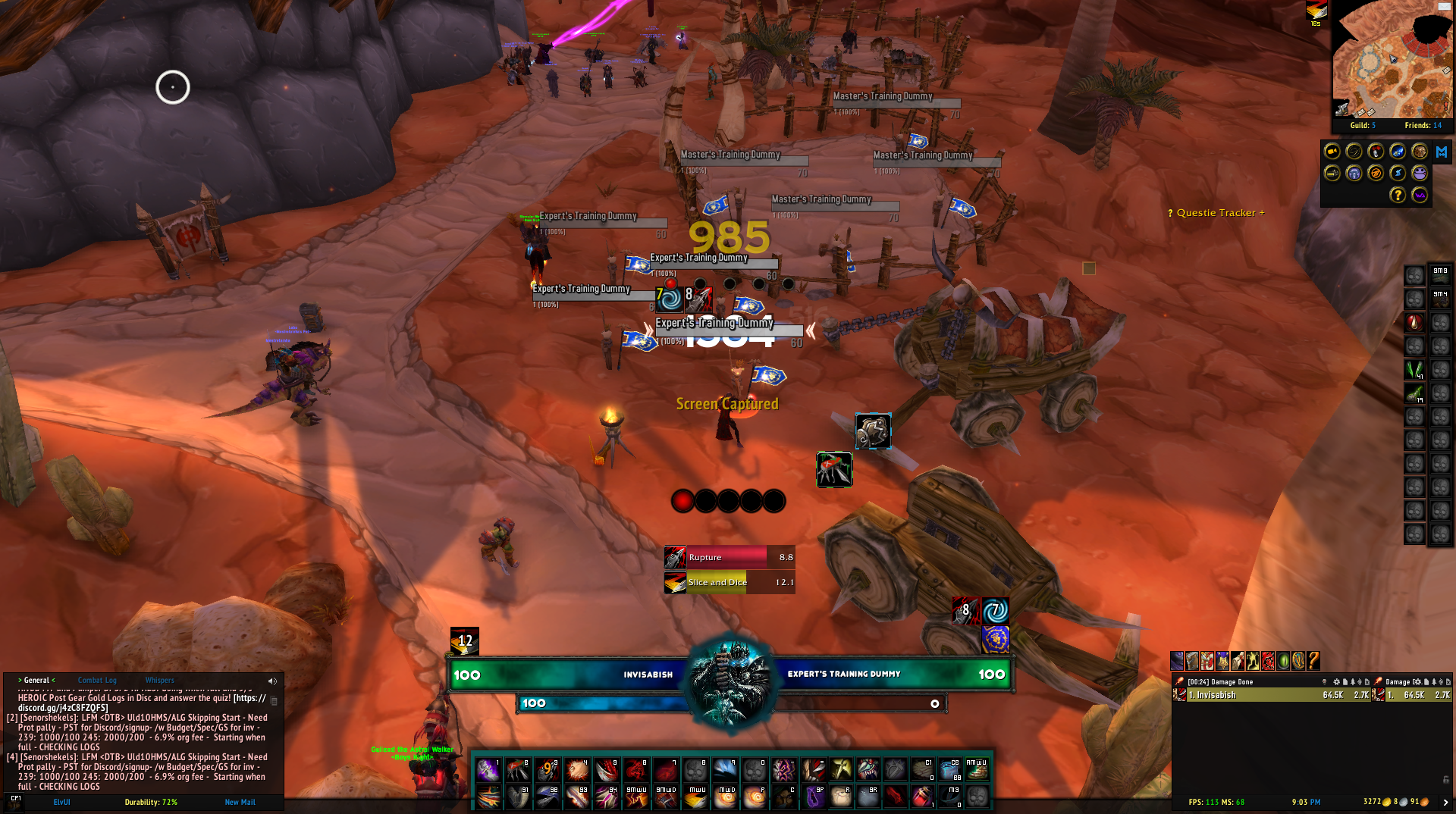Click the Slice and Dice timer bar
1456x814 pixels.
tap(730, 582)
